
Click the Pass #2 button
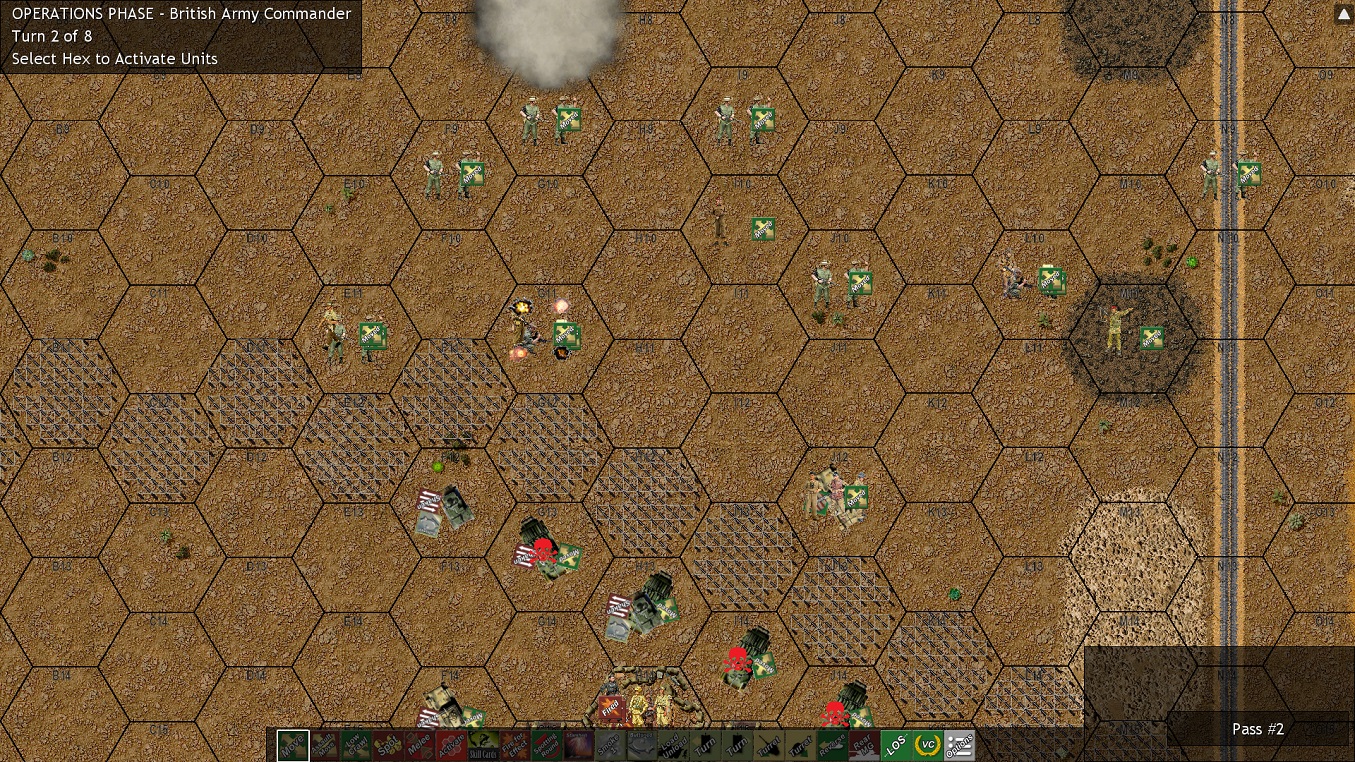[1257, 729]
